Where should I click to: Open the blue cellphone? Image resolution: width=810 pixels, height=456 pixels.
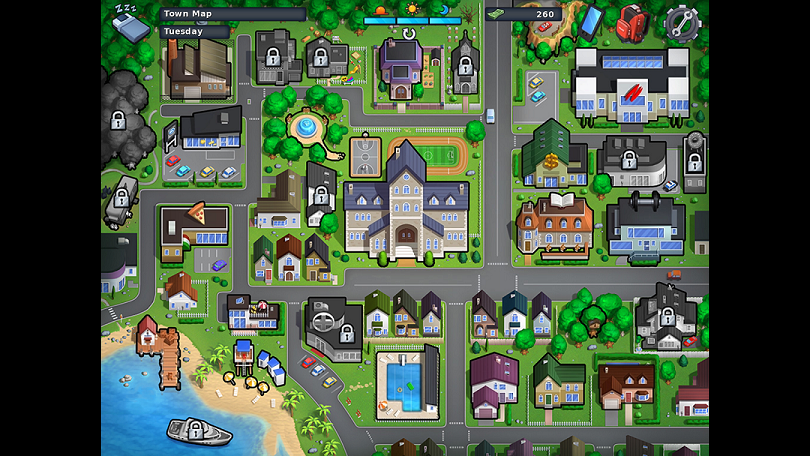click(591, 20)
